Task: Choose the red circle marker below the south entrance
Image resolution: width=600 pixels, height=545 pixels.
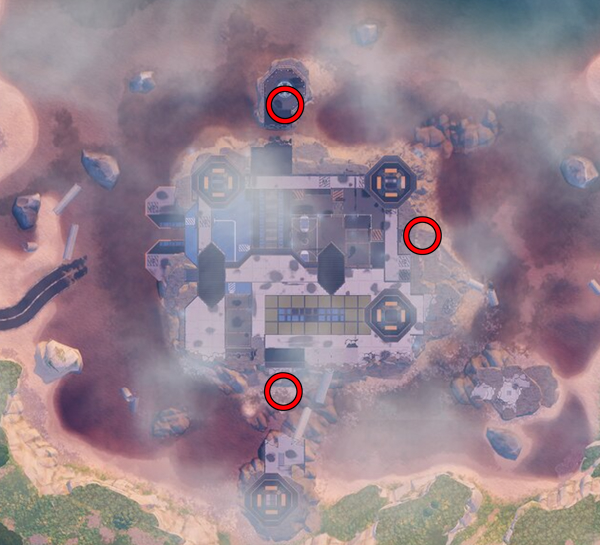Action: (x=284, y=391)
